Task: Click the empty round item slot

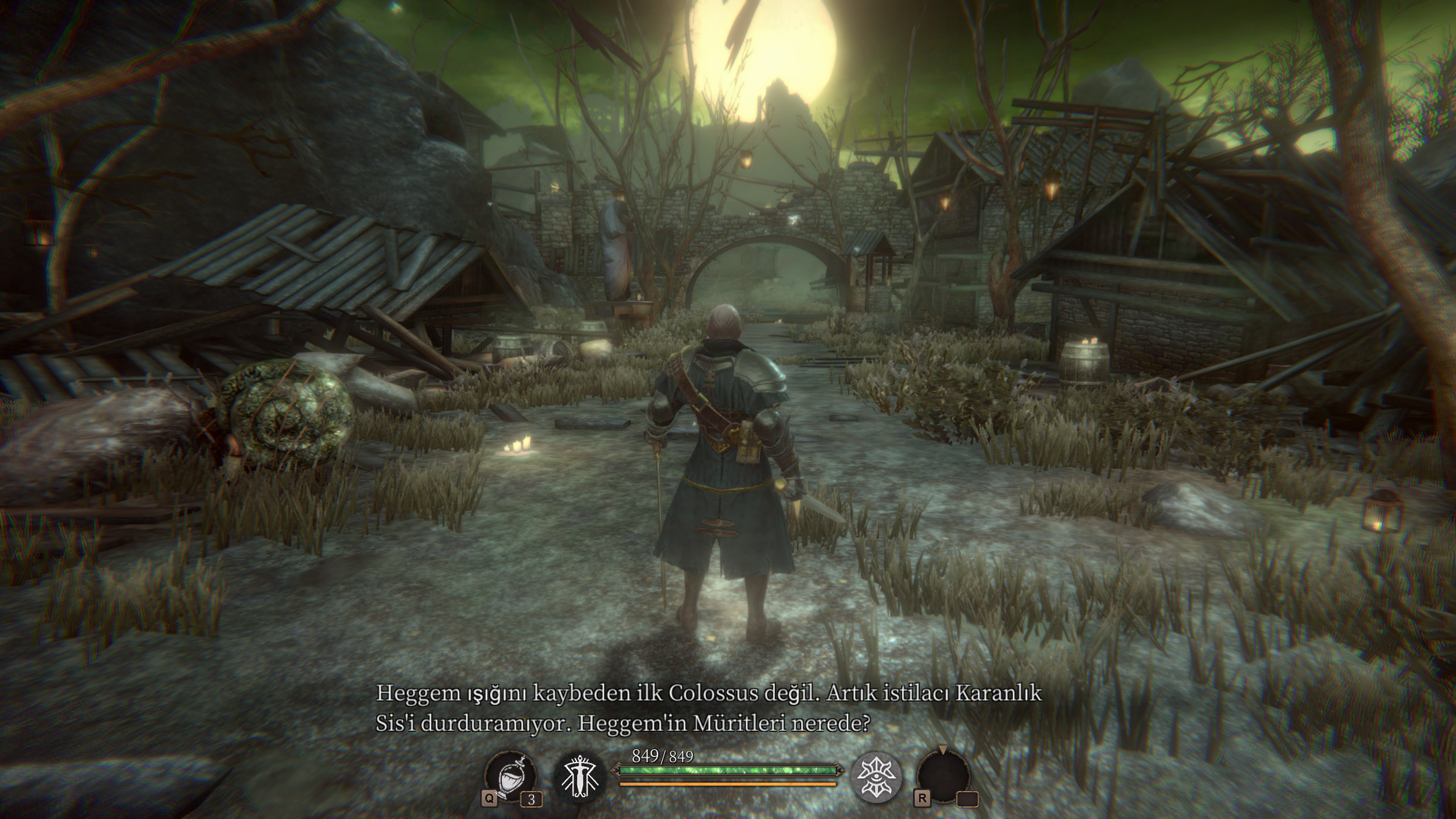Action: click(x=943, y=777)
